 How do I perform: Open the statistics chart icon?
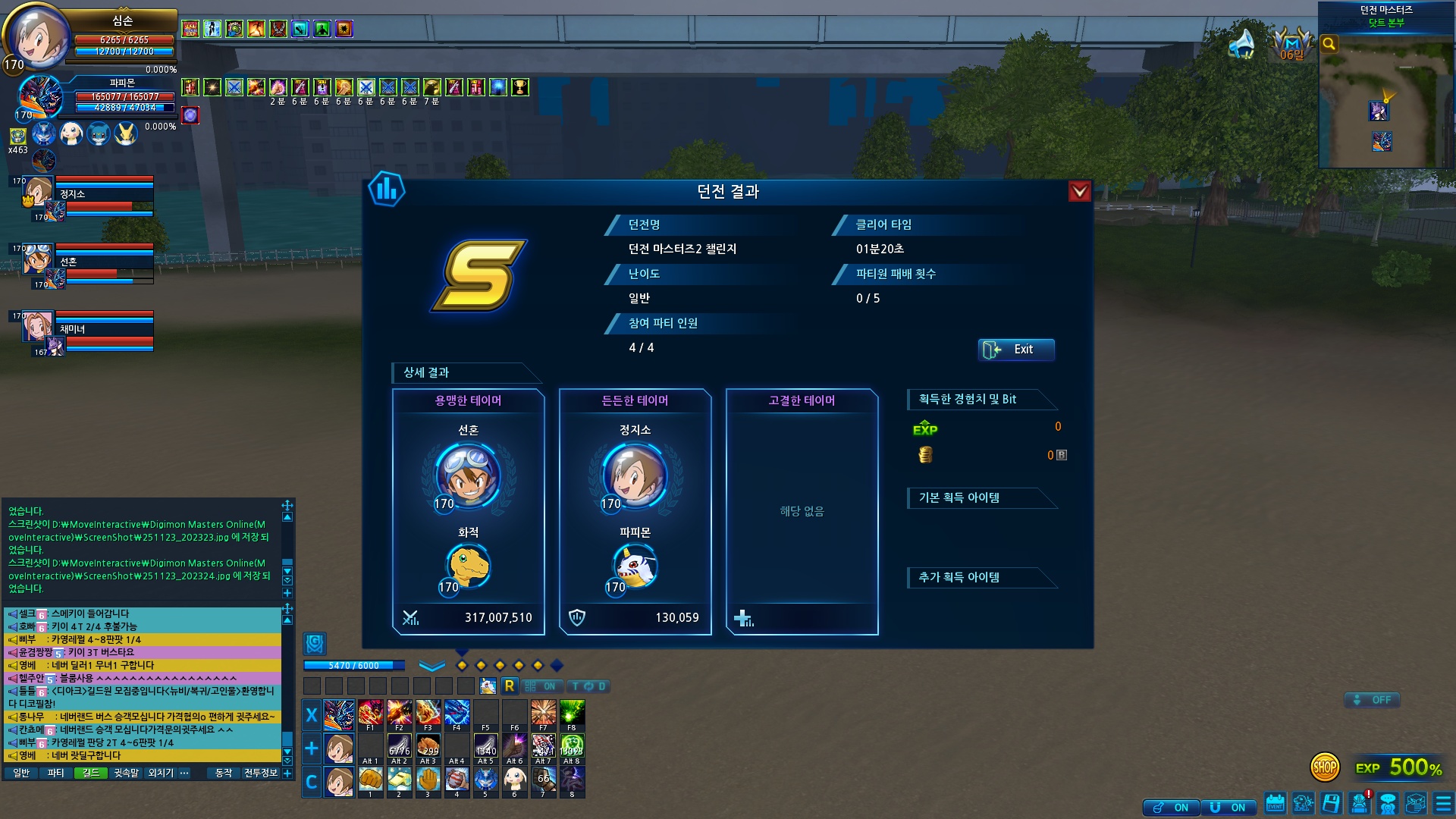point(387,190)
